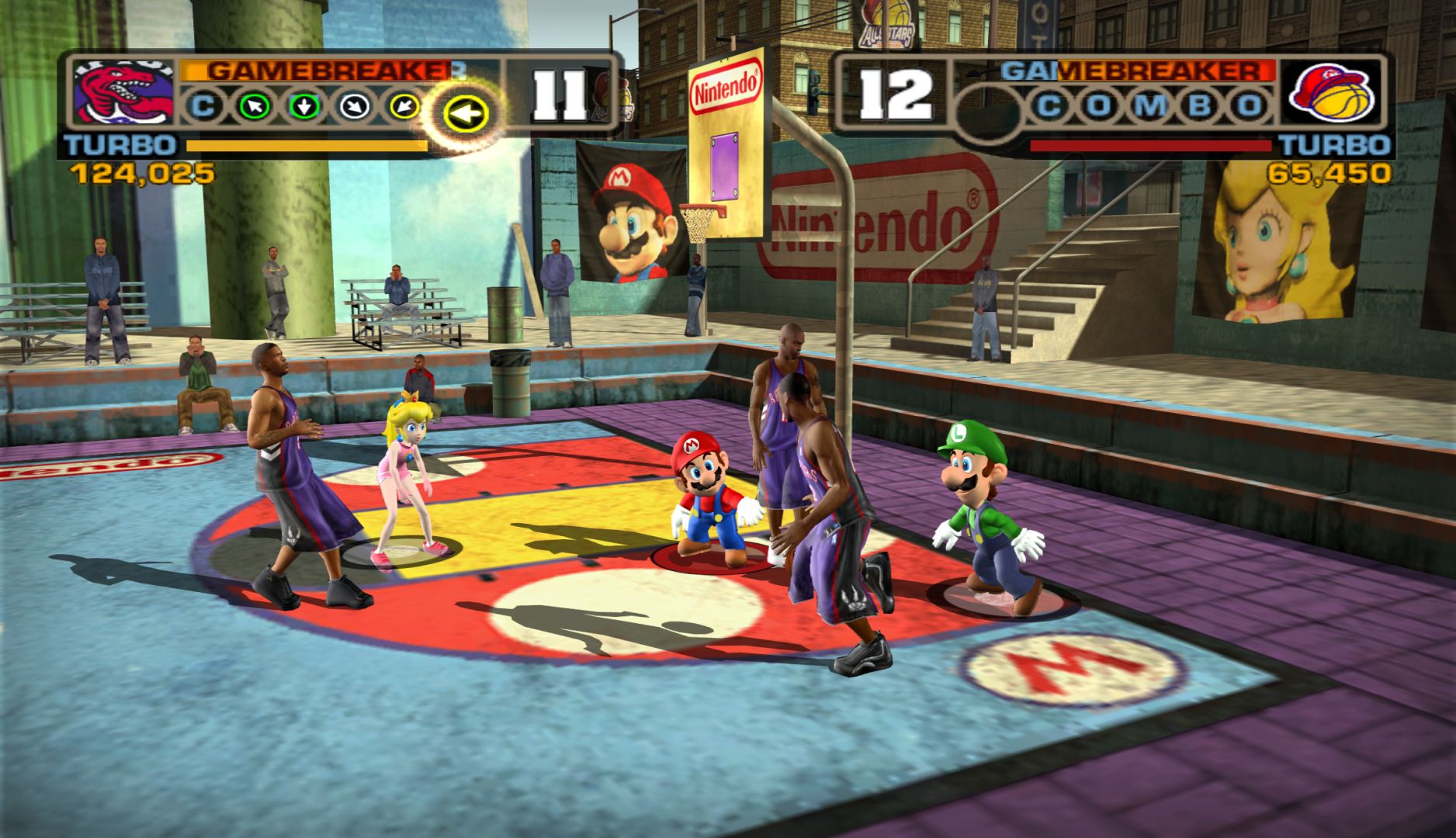The width and height of the screenshot is (1456, 838).
Task: Click the yellow down-left arrow combo slot
Action: click(404, 106)
